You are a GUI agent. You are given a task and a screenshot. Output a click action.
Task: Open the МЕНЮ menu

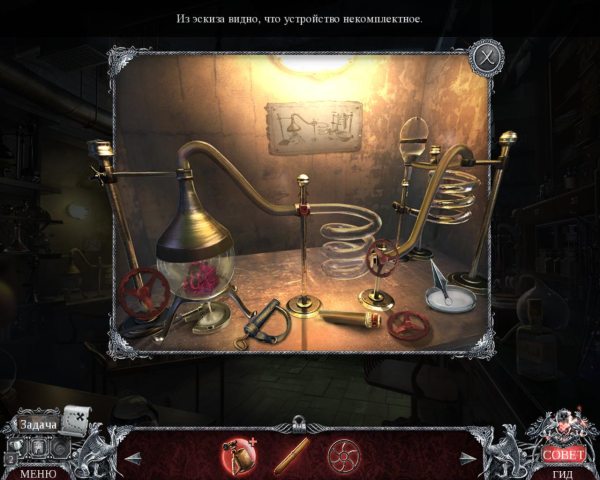point(37,473)
